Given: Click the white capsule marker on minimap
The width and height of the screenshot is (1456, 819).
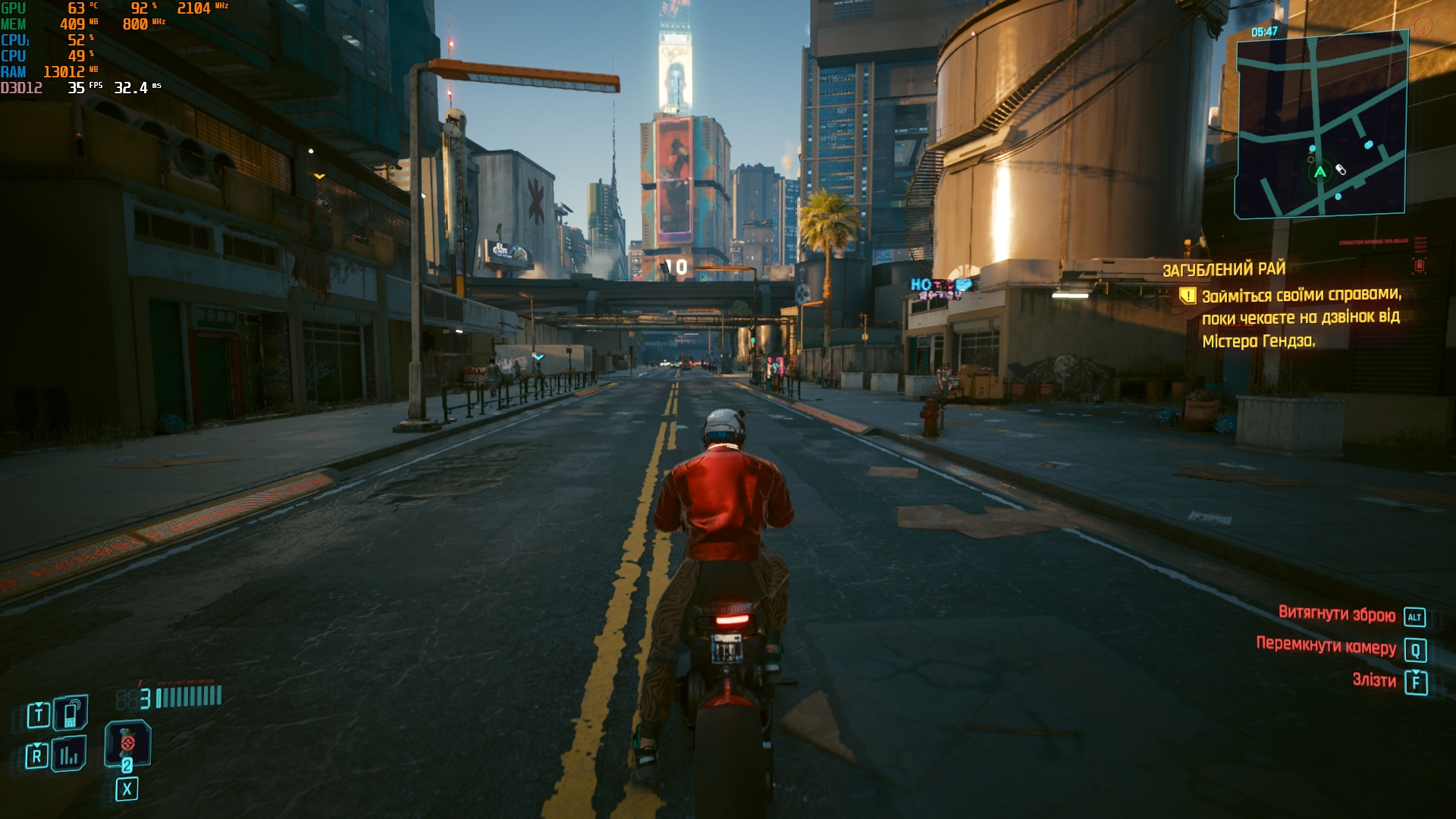Looking at the screenshot, I should (x=1341, y=170).
